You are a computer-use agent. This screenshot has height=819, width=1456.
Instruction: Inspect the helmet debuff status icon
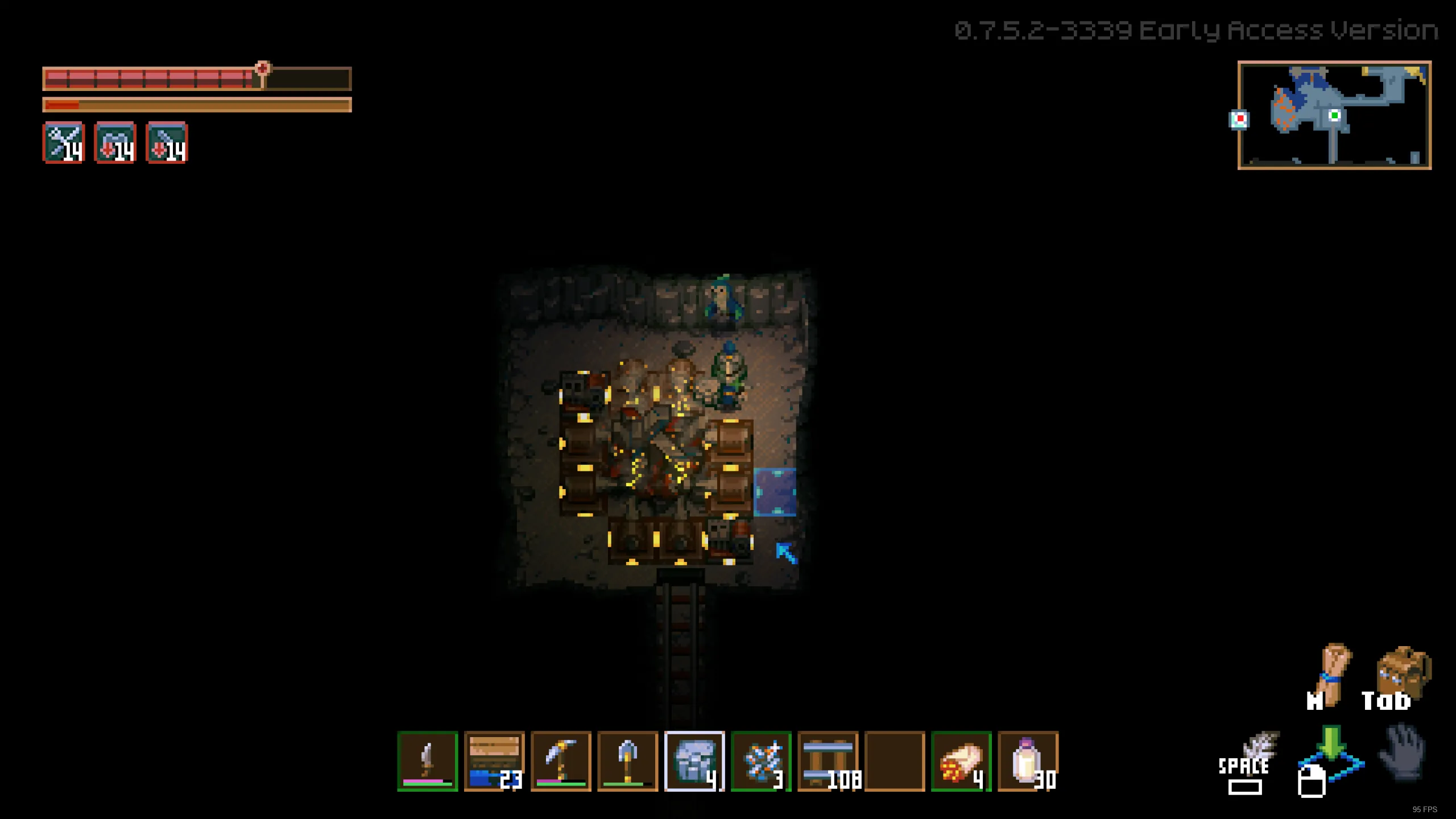tap(115, 143)
